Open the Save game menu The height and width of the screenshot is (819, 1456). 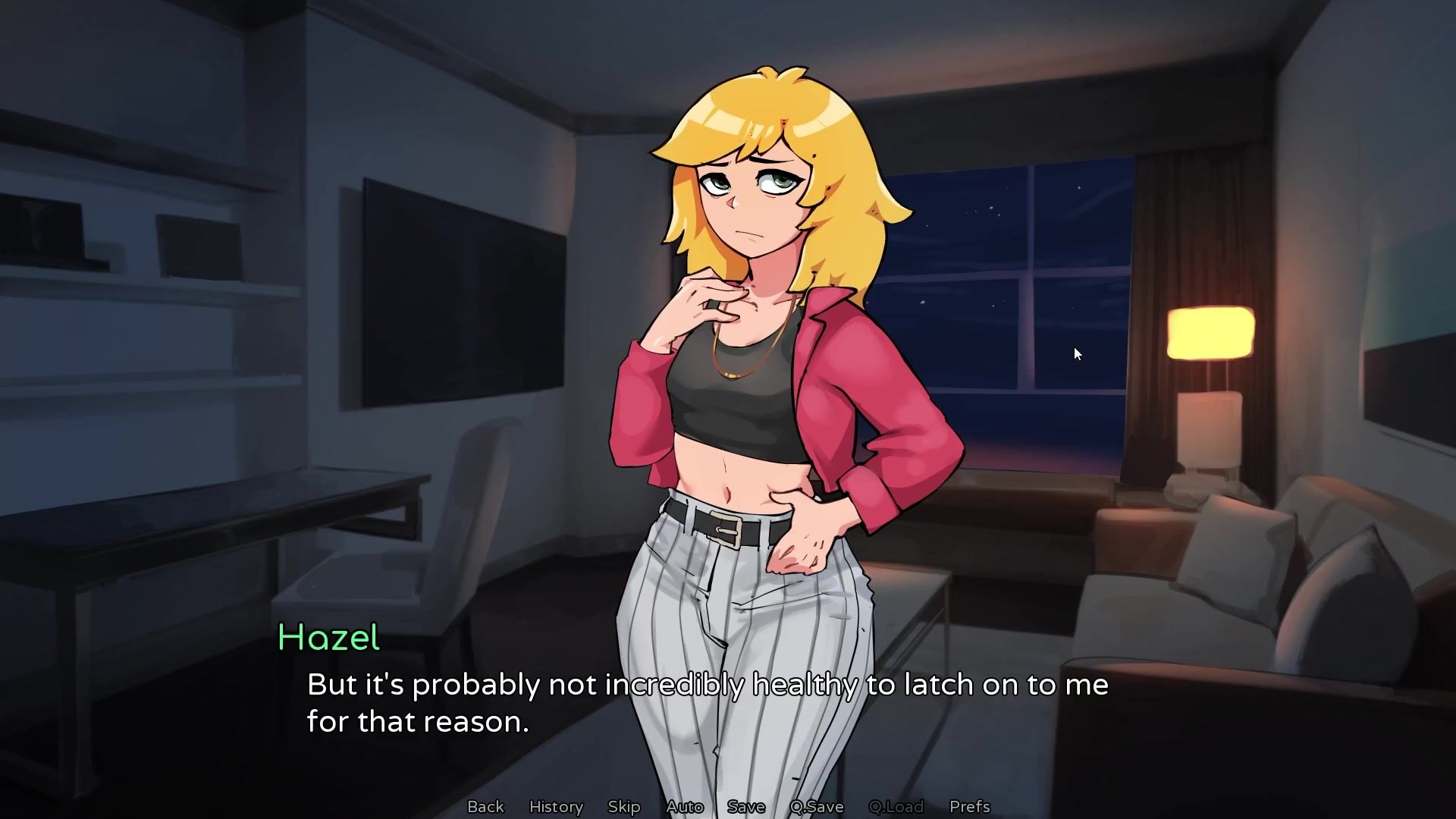point(746,806)
